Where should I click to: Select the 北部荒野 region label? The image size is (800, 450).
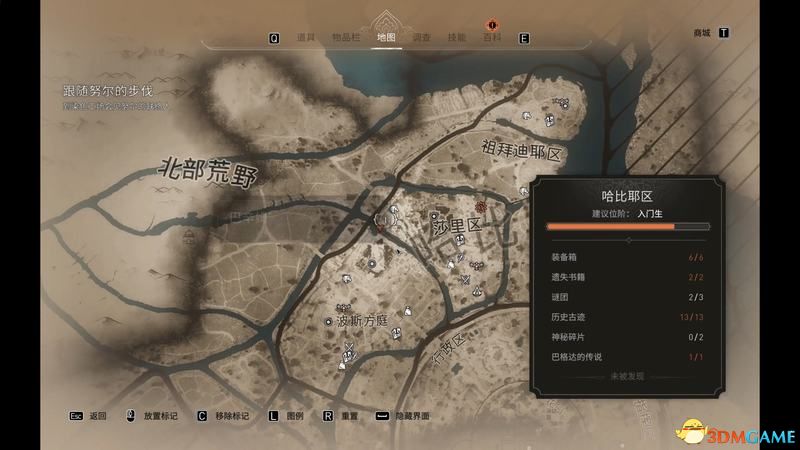208,174
